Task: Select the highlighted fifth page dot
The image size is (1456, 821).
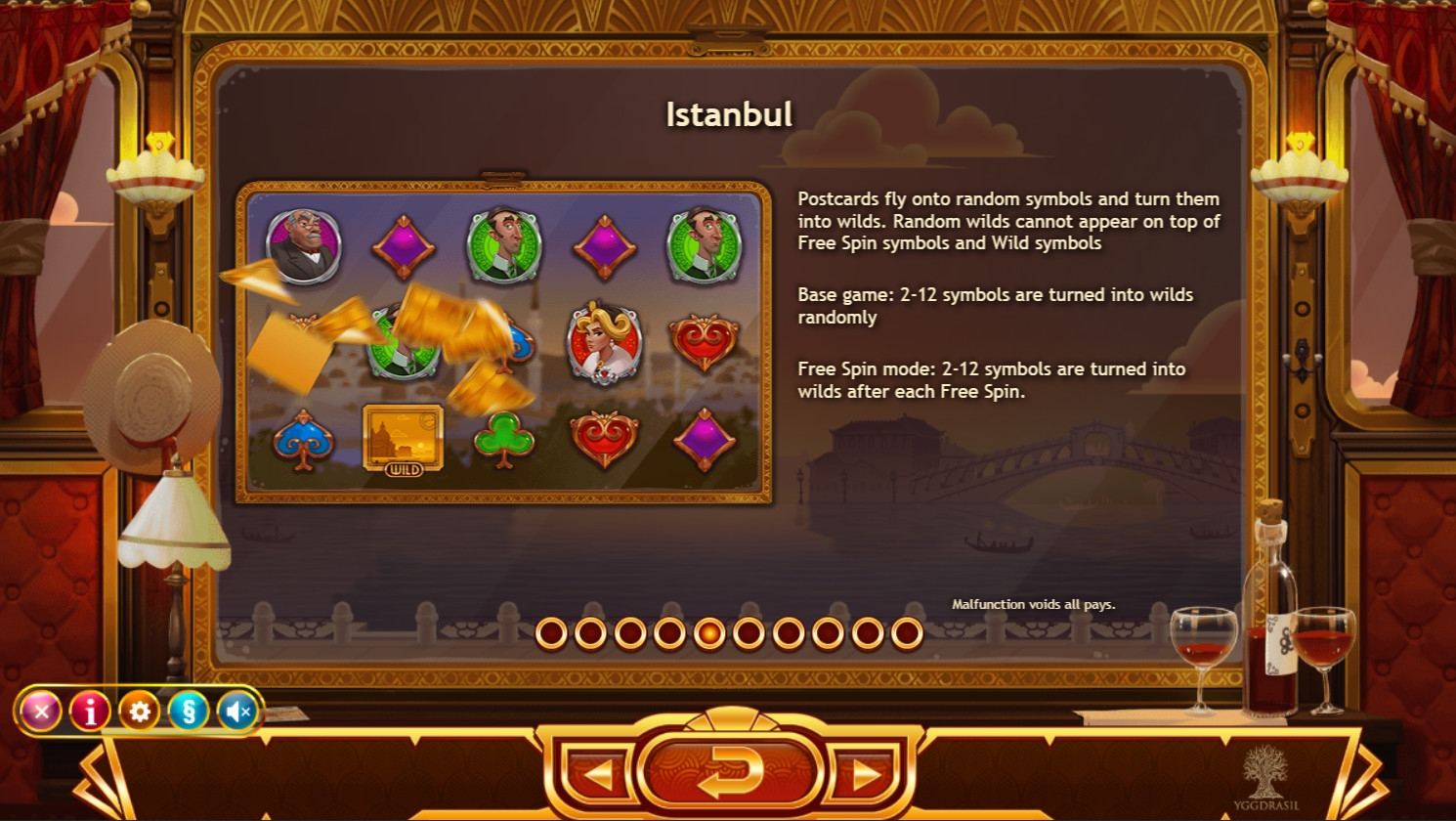Action: coord(709,633)
